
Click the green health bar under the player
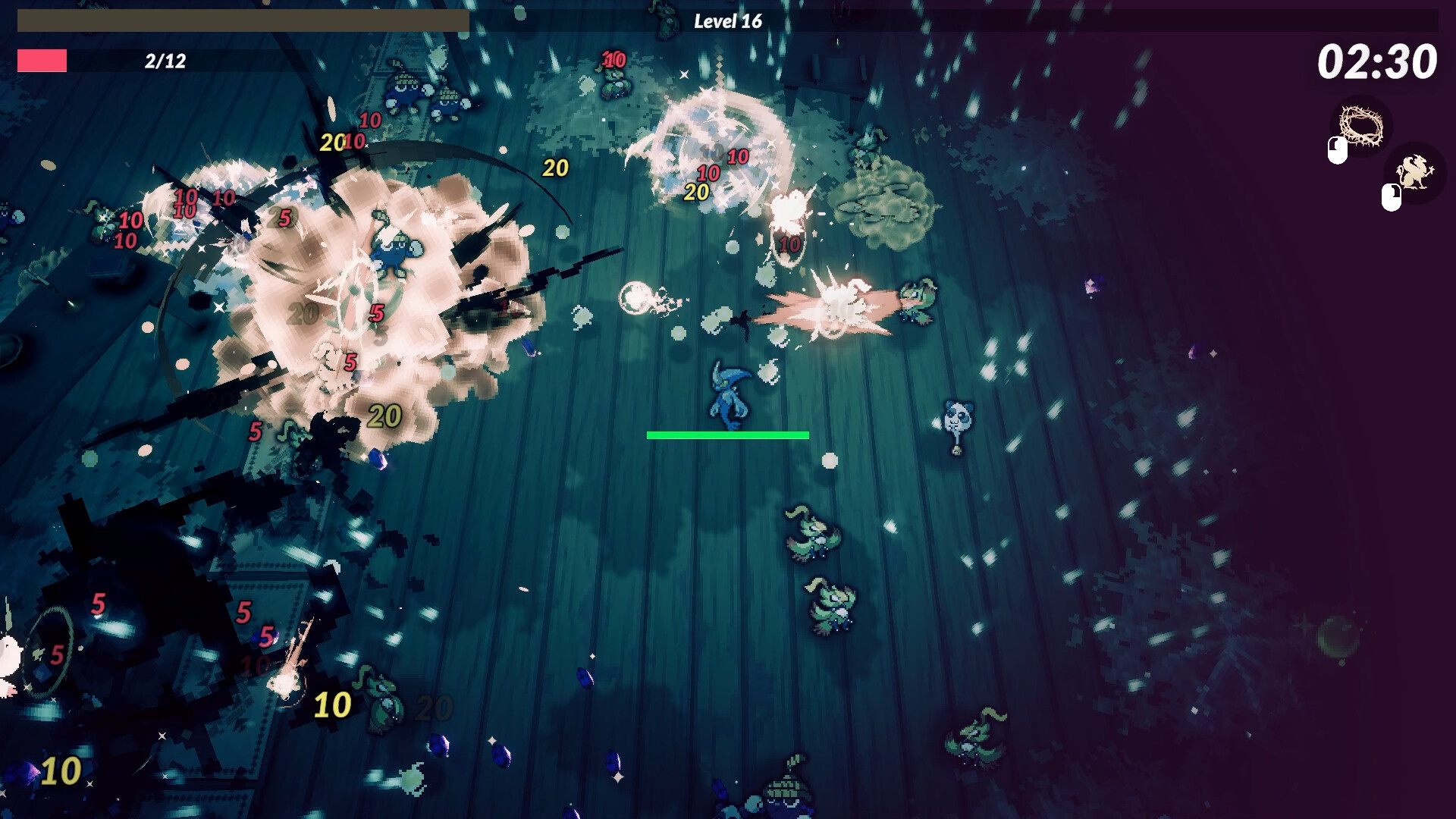[726, 435]
